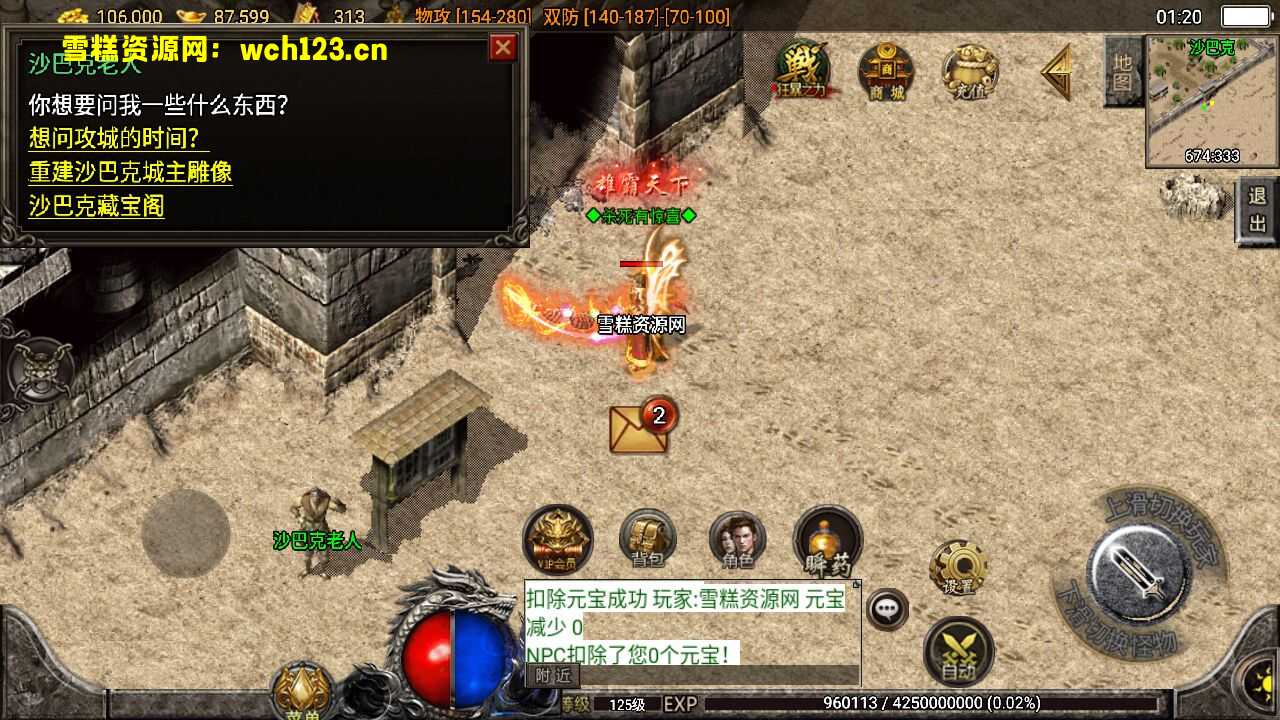Select the 沙巴克藏宝阁 dialogue option
The height and width of the screenshot is (720, 1280).
pyautogui.click(x=96, y=206)
